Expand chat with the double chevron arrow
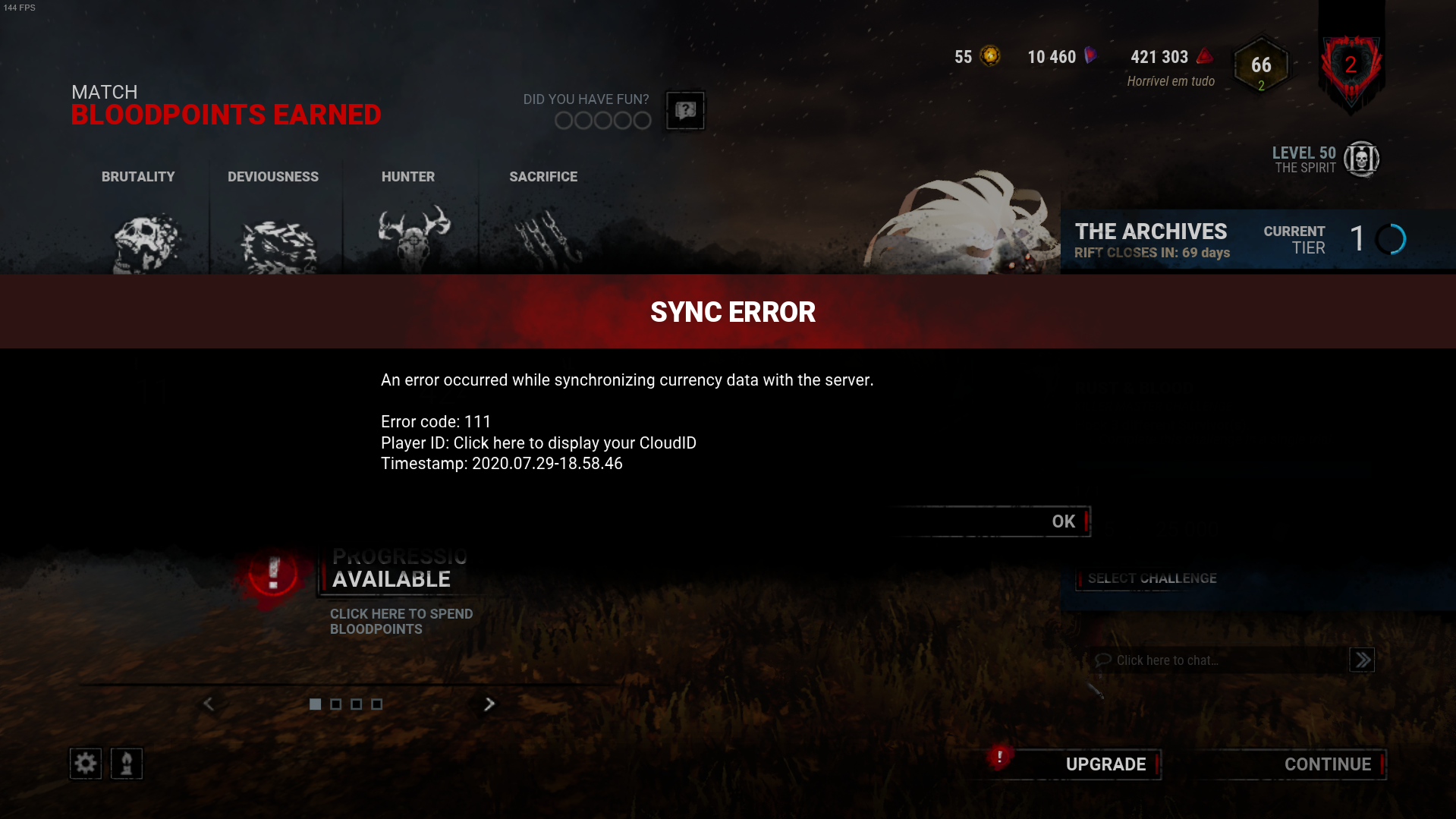 point(1362,660)
